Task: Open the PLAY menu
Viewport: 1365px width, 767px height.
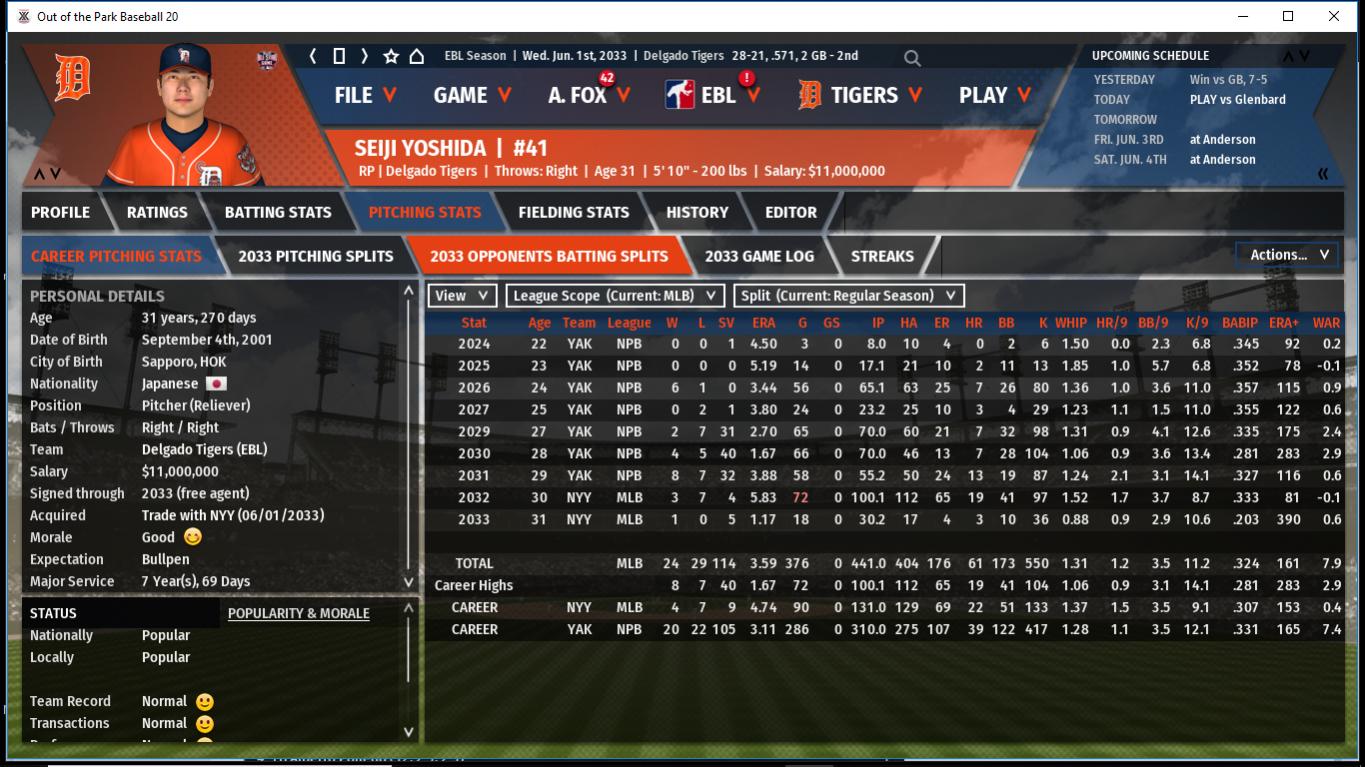Action: (x=994, y=95)
